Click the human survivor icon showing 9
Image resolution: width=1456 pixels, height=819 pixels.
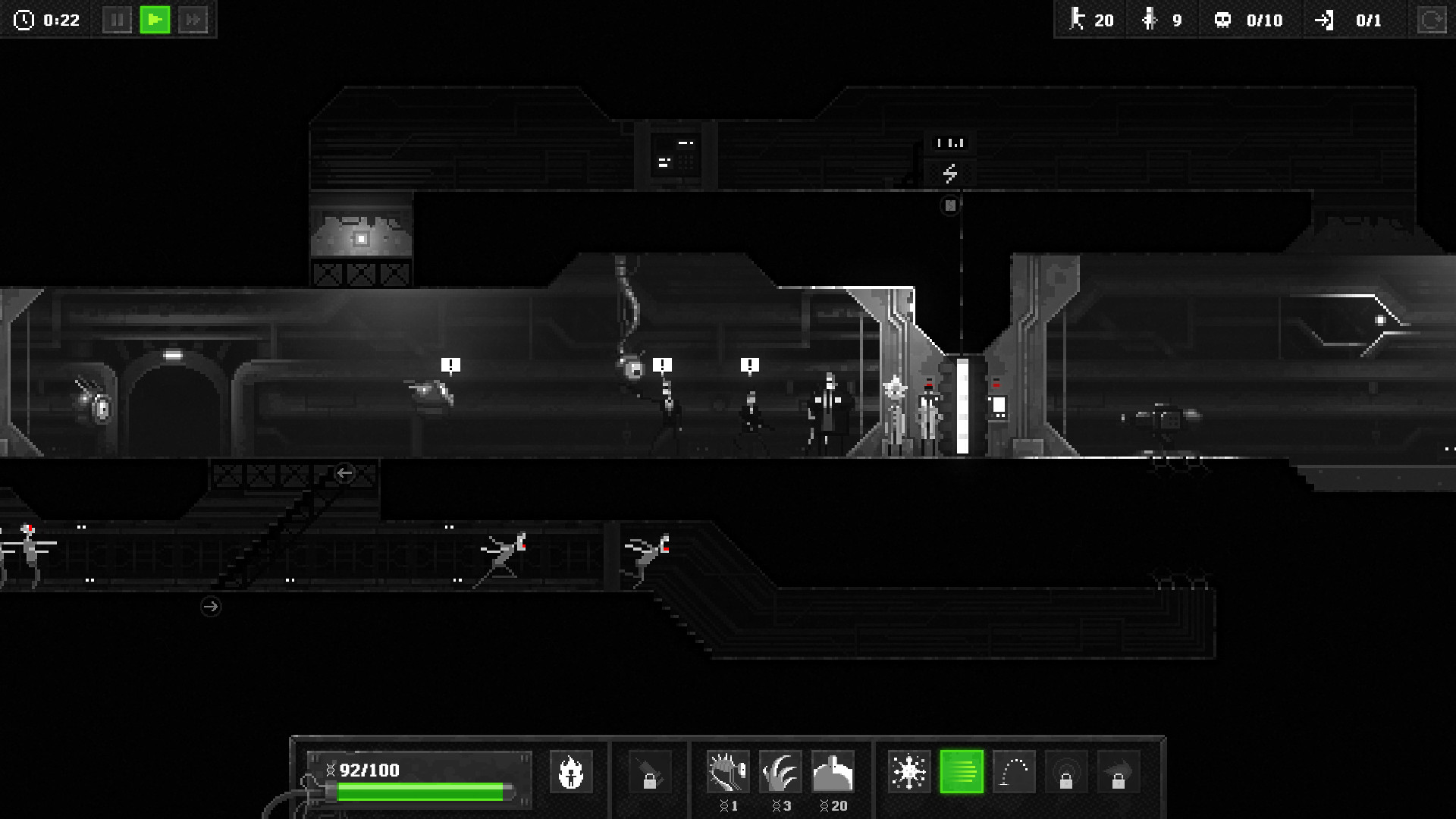pos(1148,20)
